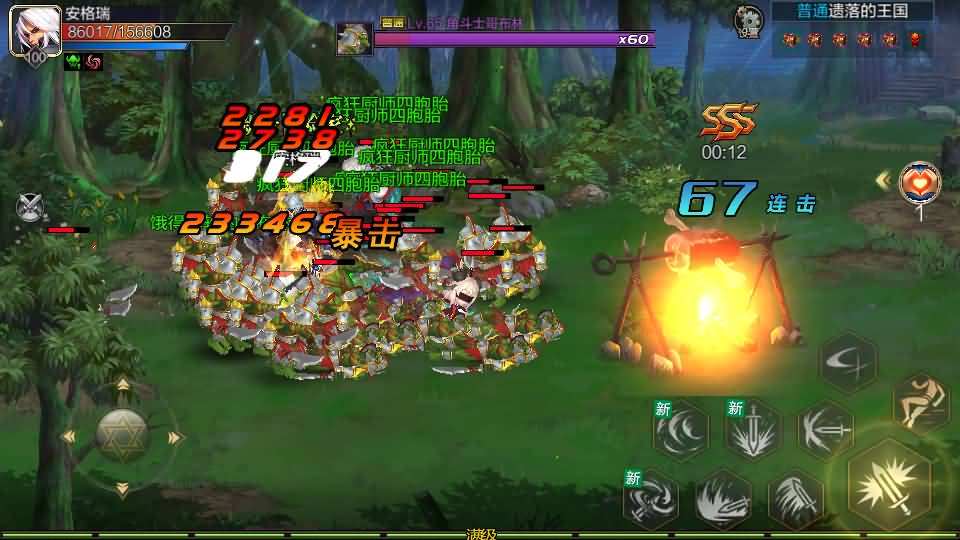Toggle the crossed swords auto-battle icon
The width and height of the screenshot is (960, 540).
(x=30, y=208)
